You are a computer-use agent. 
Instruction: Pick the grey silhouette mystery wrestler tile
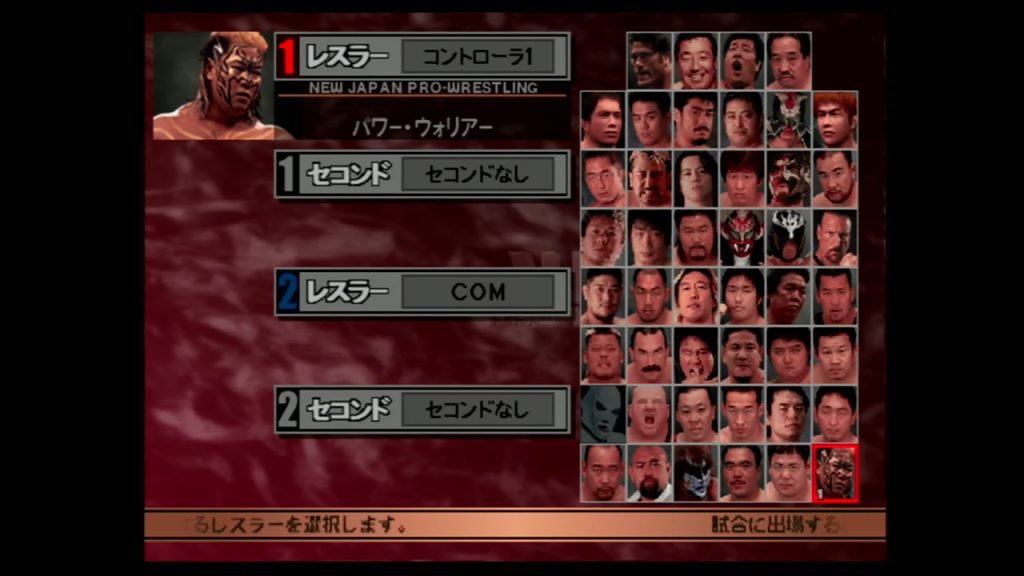point(603,414)
